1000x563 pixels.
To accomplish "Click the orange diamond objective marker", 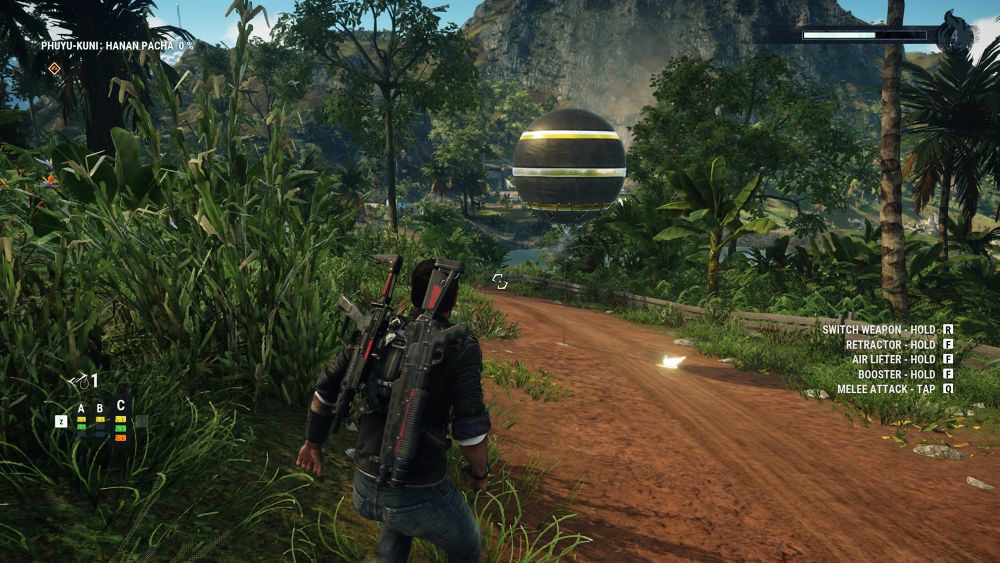I will (54, 68).
